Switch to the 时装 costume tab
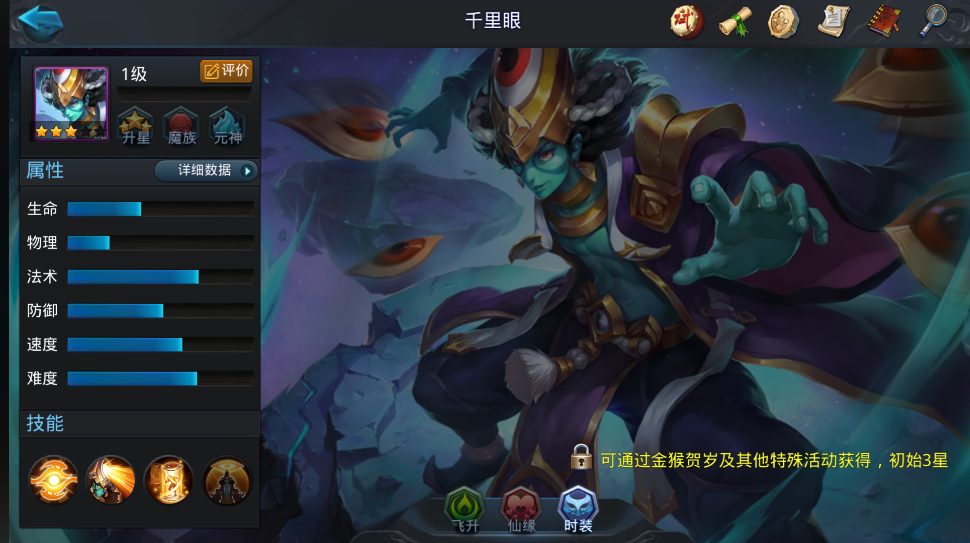The image size is (970, 543). pyautogui.click(x=578, y=508)
